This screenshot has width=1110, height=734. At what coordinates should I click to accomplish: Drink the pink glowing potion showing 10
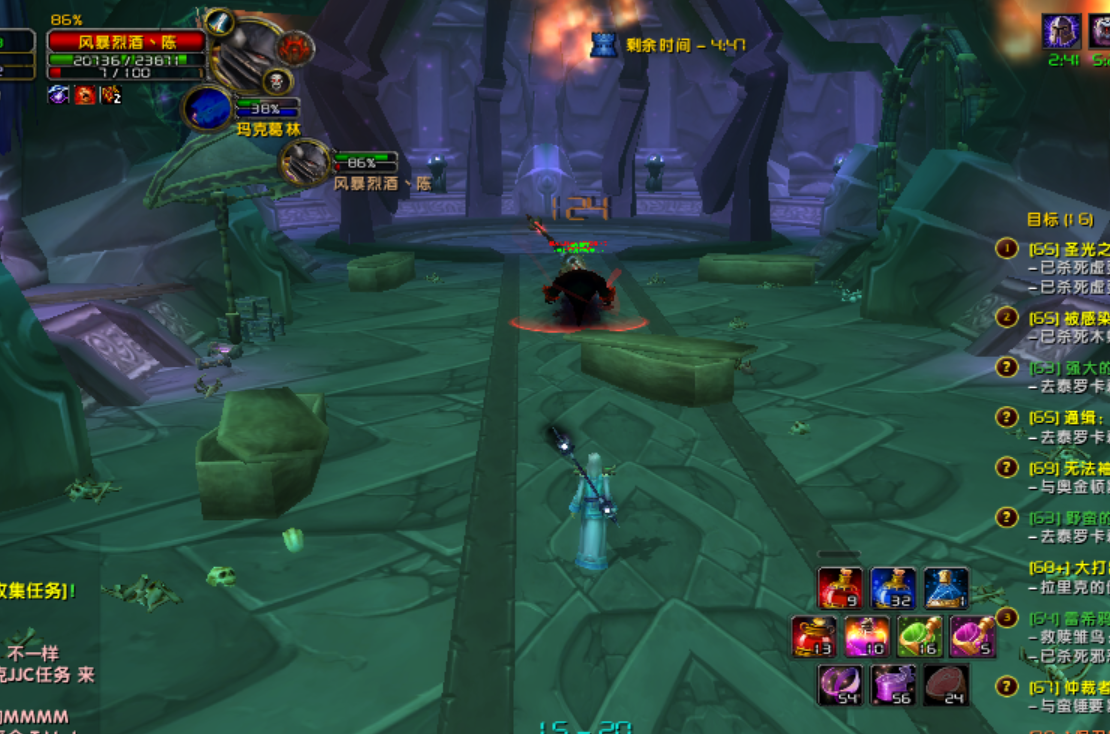click(866, 637)
